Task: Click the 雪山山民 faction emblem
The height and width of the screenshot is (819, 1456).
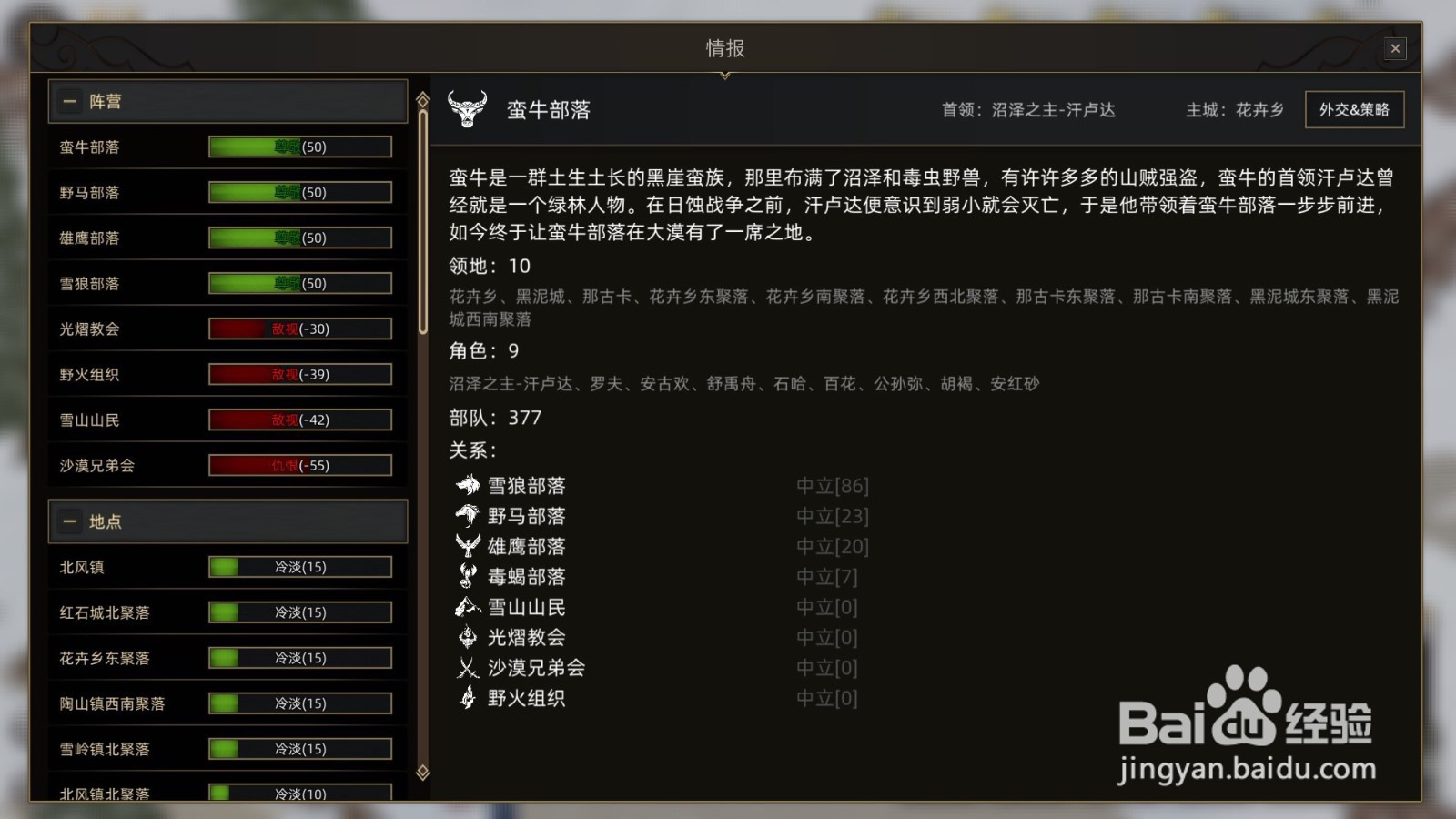Action: [467, 607]
